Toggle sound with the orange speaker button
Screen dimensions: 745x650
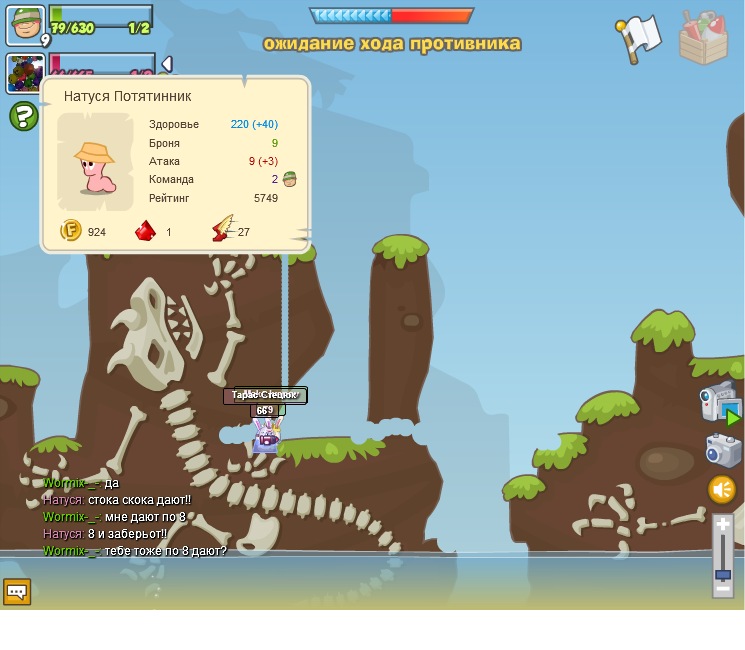click(722, 489)
